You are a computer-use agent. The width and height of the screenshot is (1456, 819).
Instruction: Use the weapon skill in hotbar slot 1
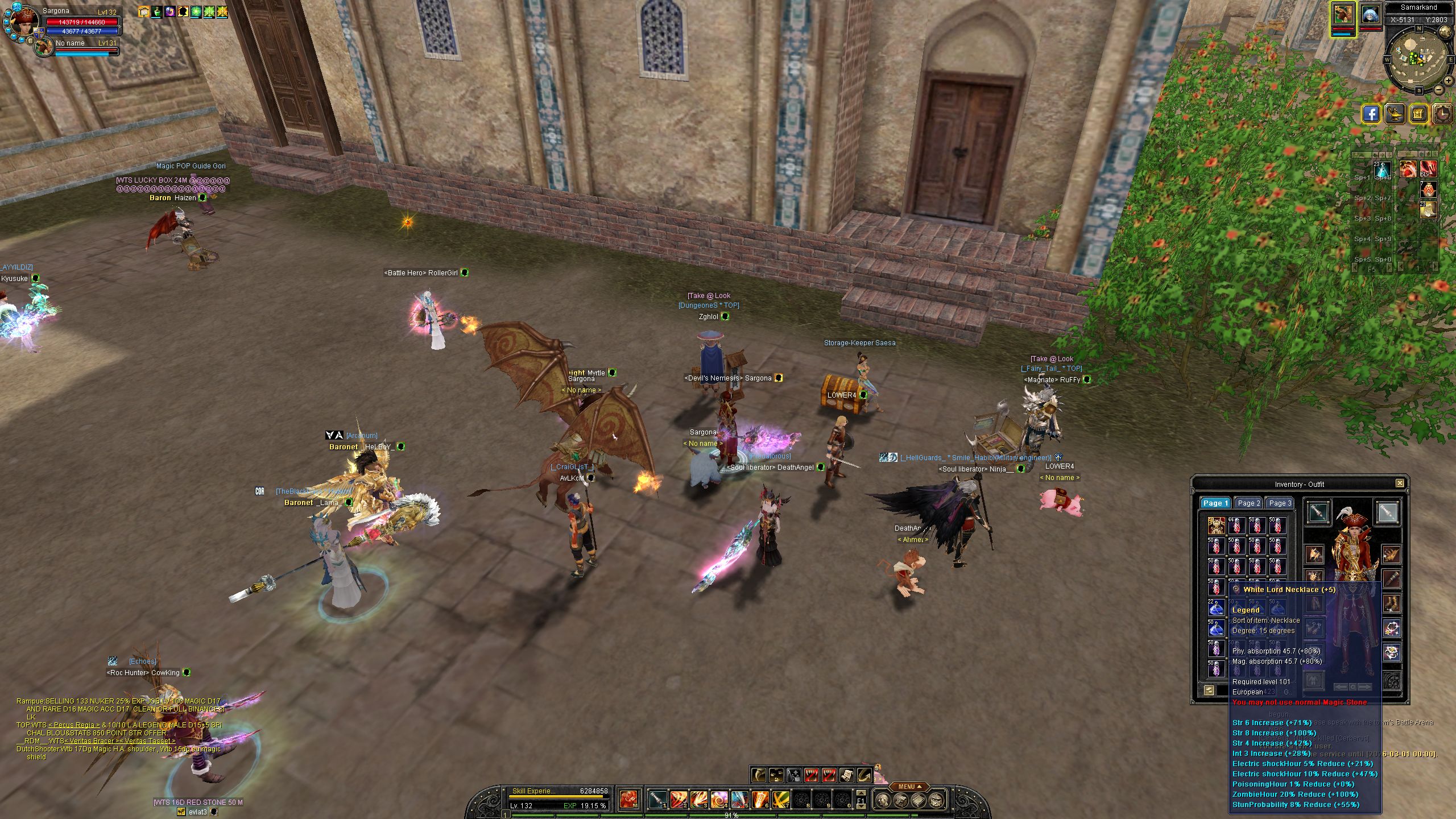point(658,800)
